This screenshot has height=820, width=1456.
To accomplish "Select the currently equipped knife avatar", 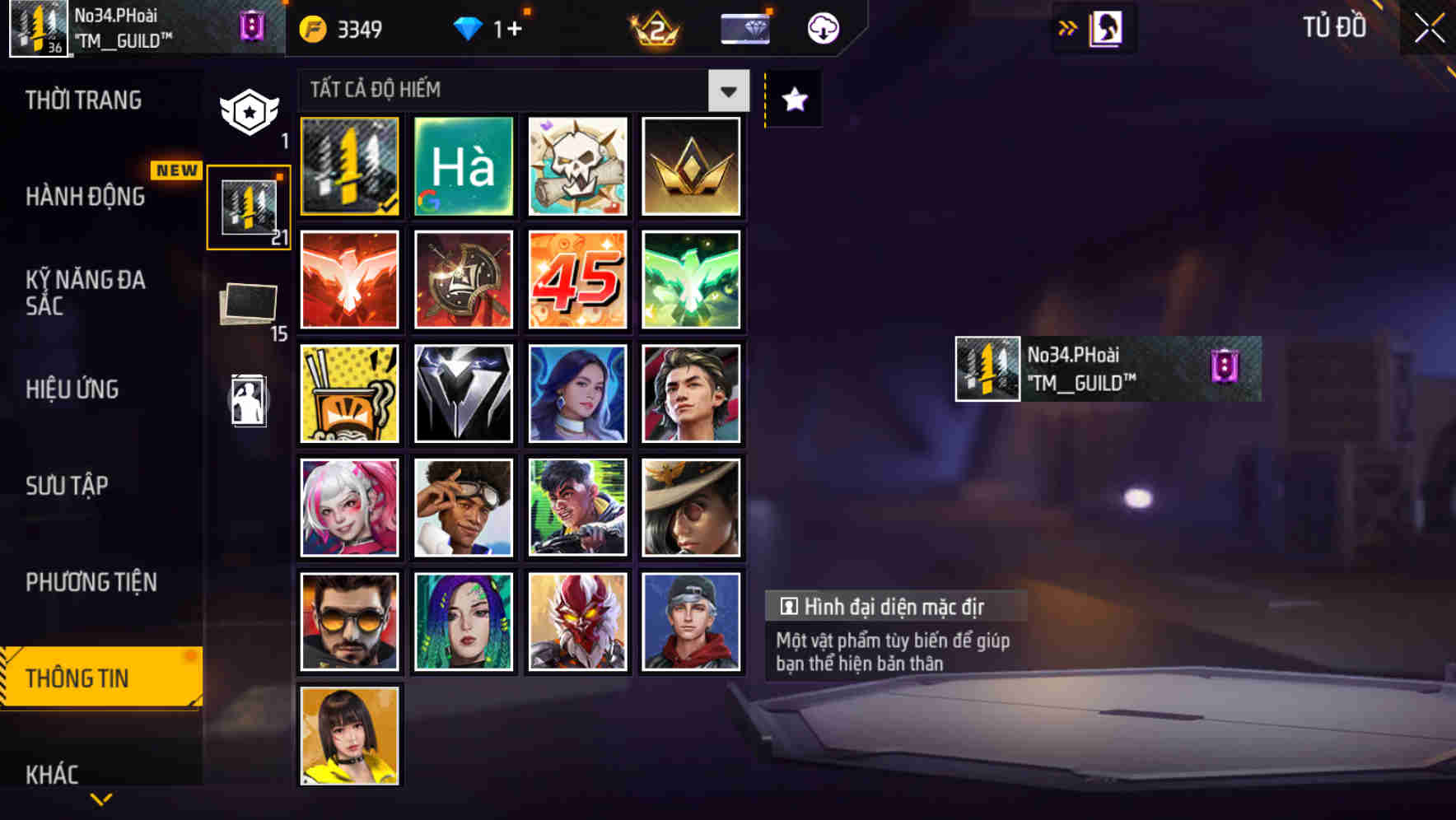I will click(x=349, y=166).
